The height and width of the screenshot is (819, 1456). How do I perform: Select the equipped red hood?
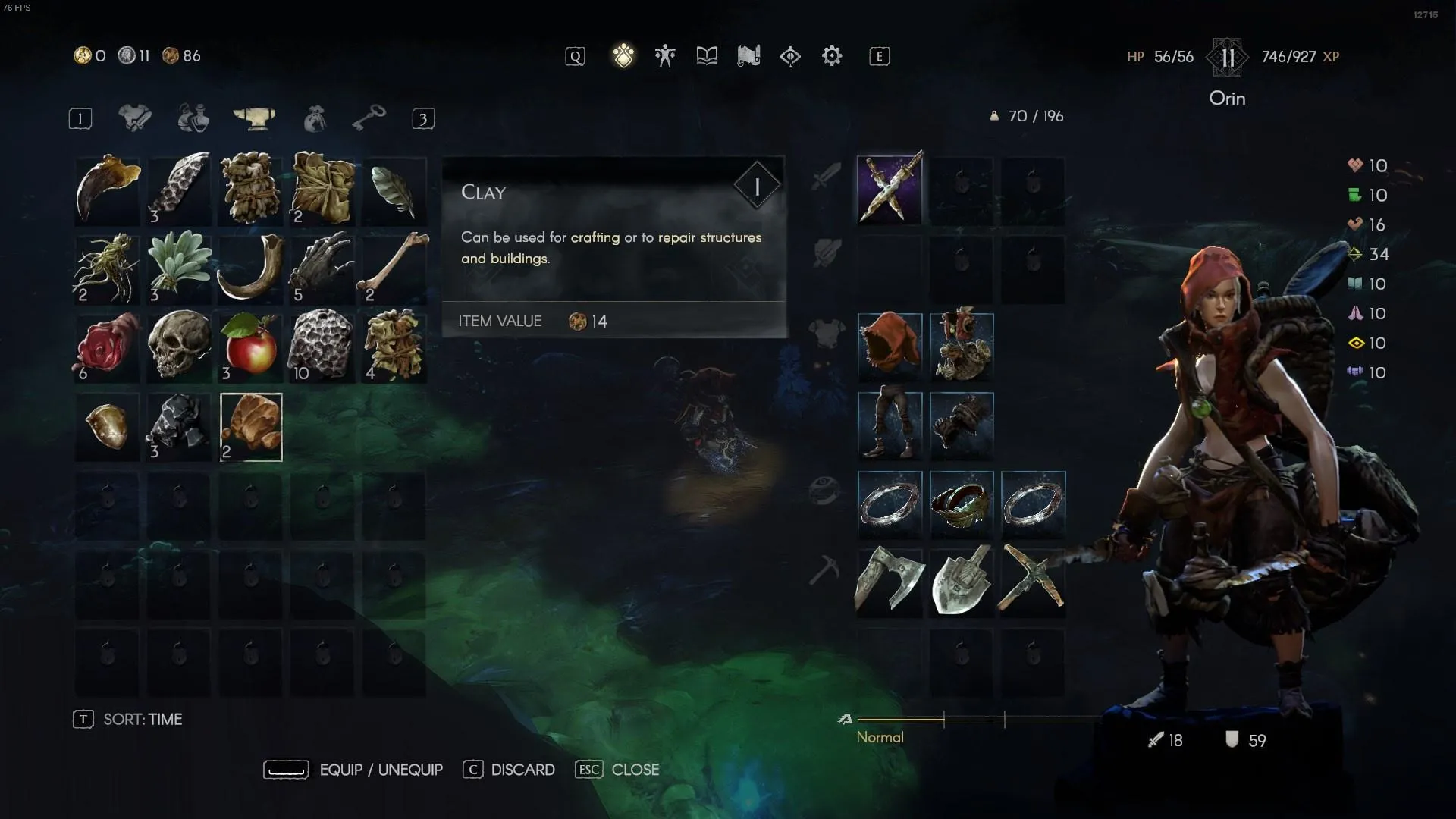(x=890, y=347)
